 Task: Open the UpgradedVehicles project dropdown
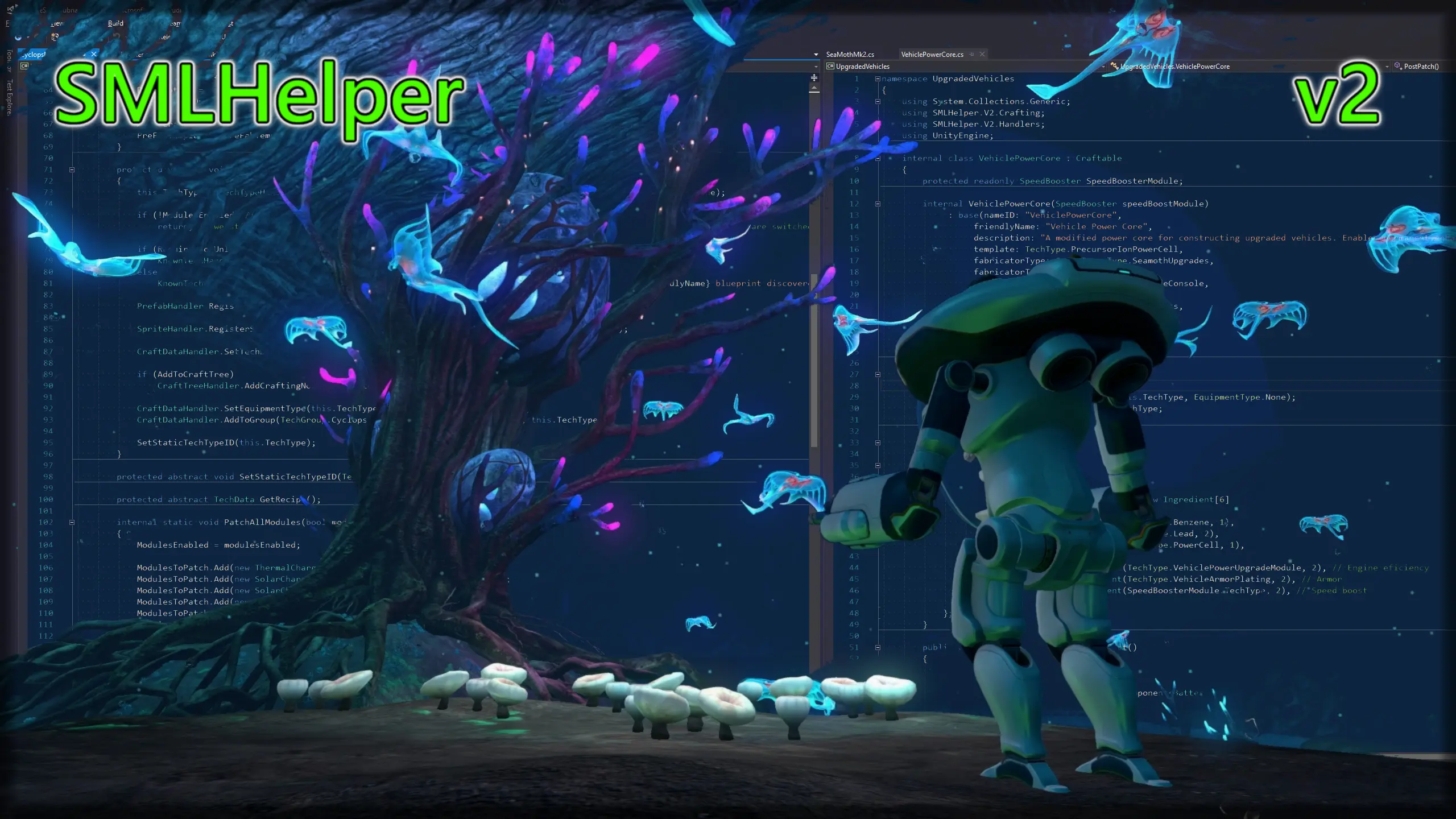pos(1104,67)
